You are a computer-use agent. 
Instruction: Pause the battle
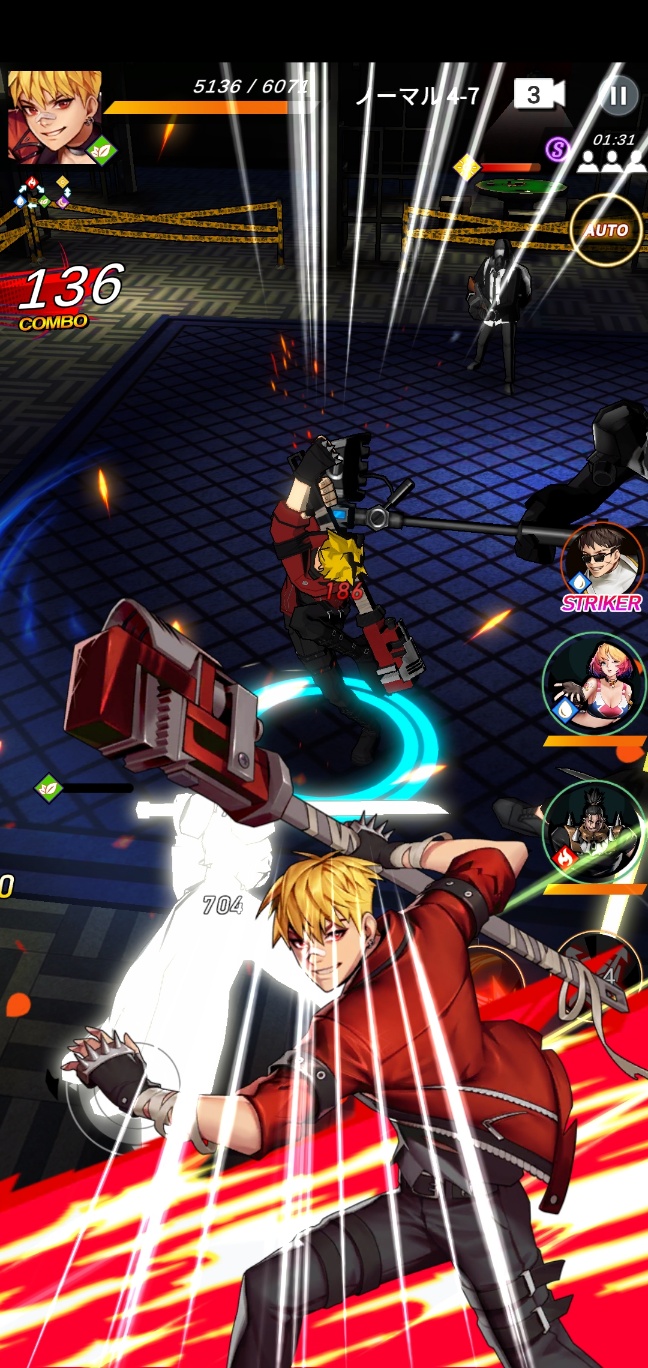(x=618, y=95)
